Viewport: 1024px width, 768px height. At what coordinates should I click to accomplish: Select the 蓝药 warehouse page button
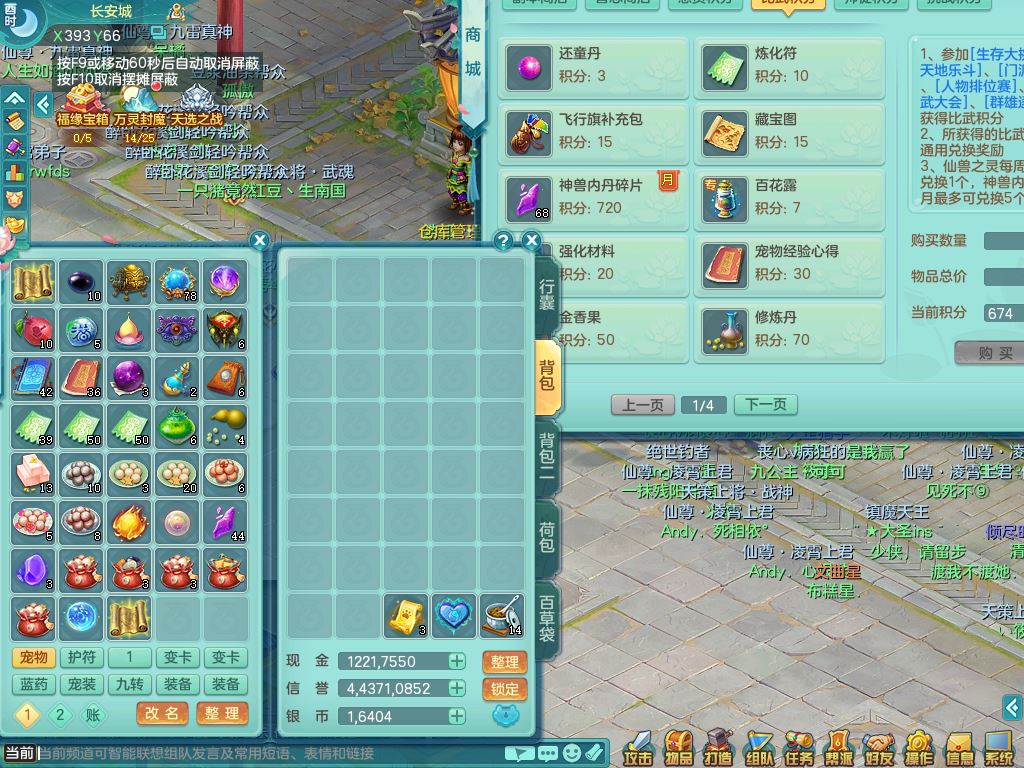point(34,685)
